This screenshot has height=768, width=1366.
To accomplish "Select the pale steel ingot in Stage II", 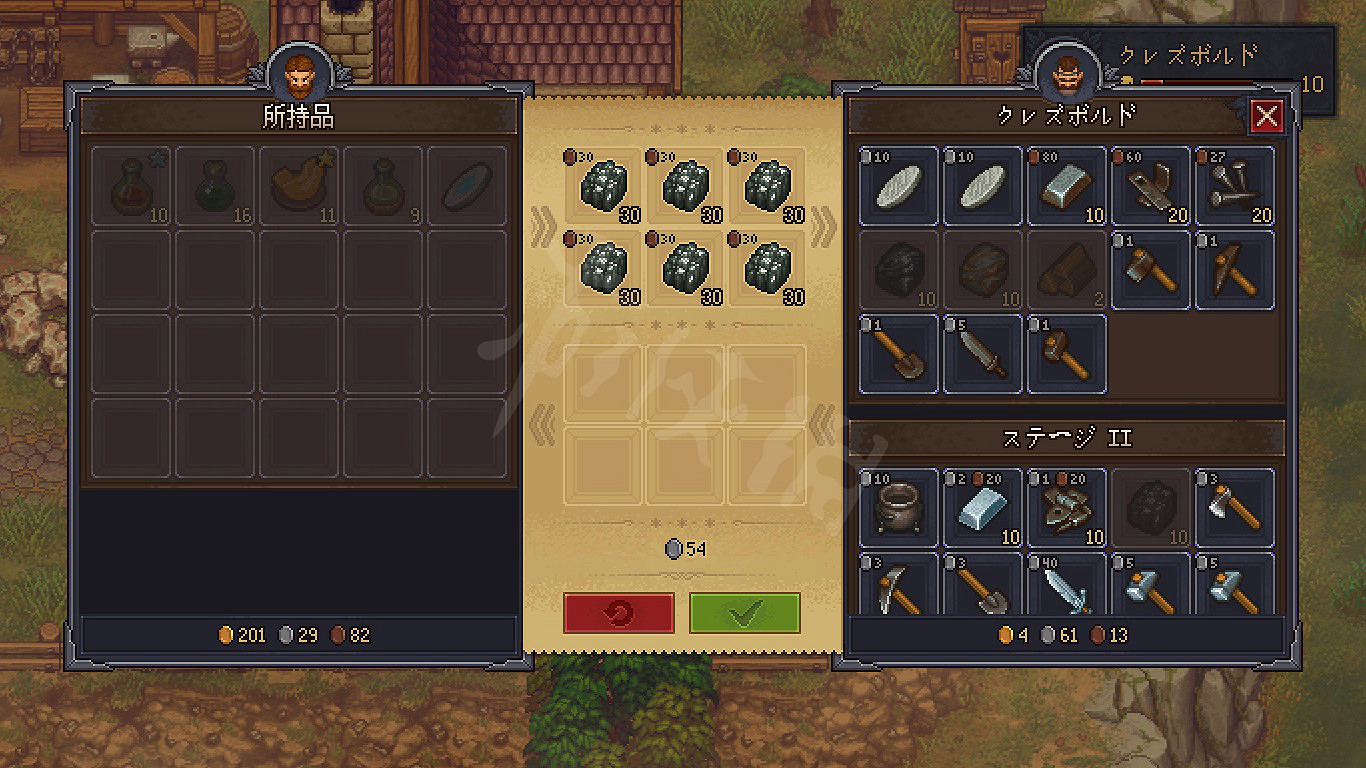I will (x=983, y=508).
